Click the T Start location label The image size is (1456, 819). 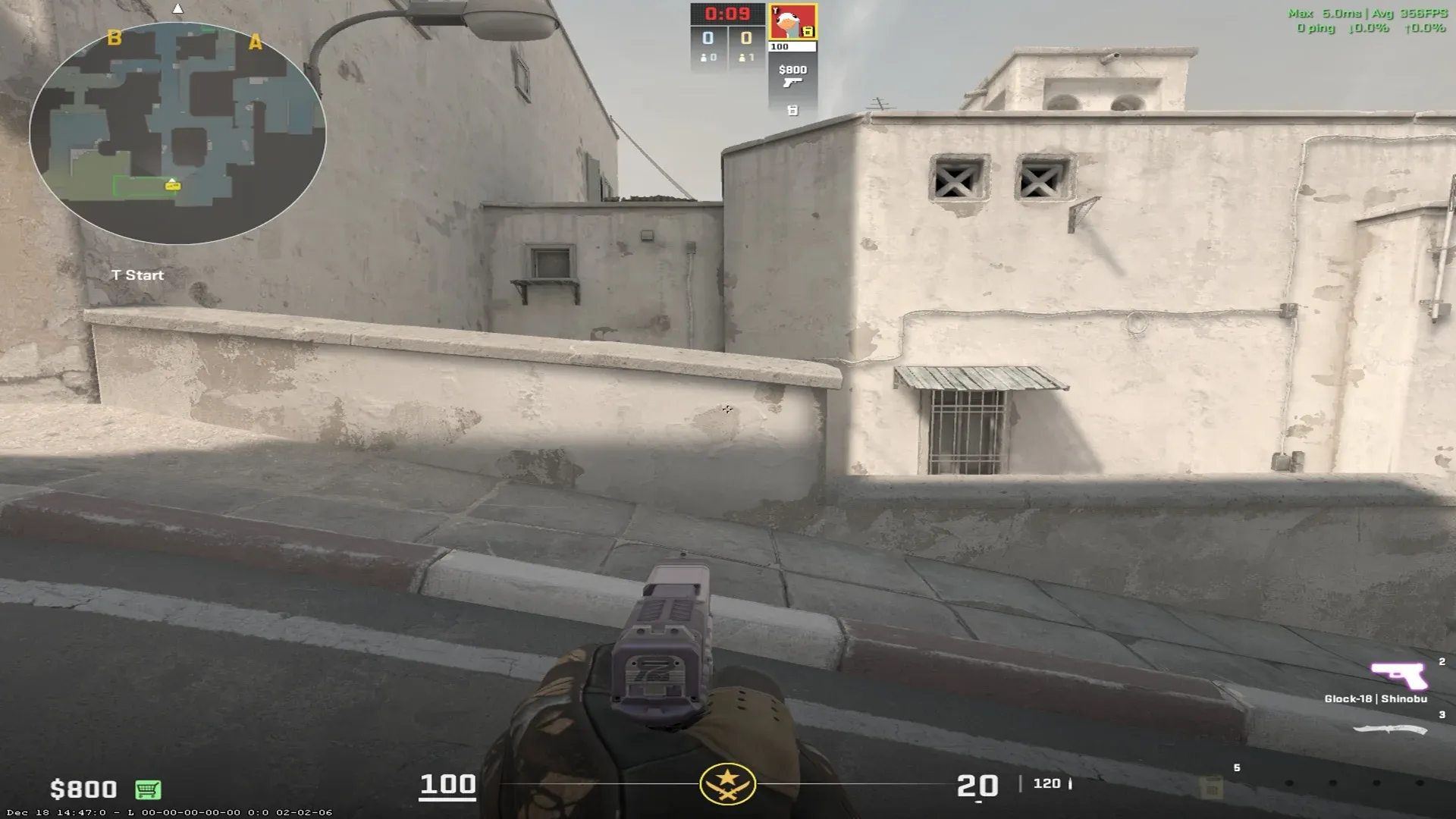click(x=136, y=275)
